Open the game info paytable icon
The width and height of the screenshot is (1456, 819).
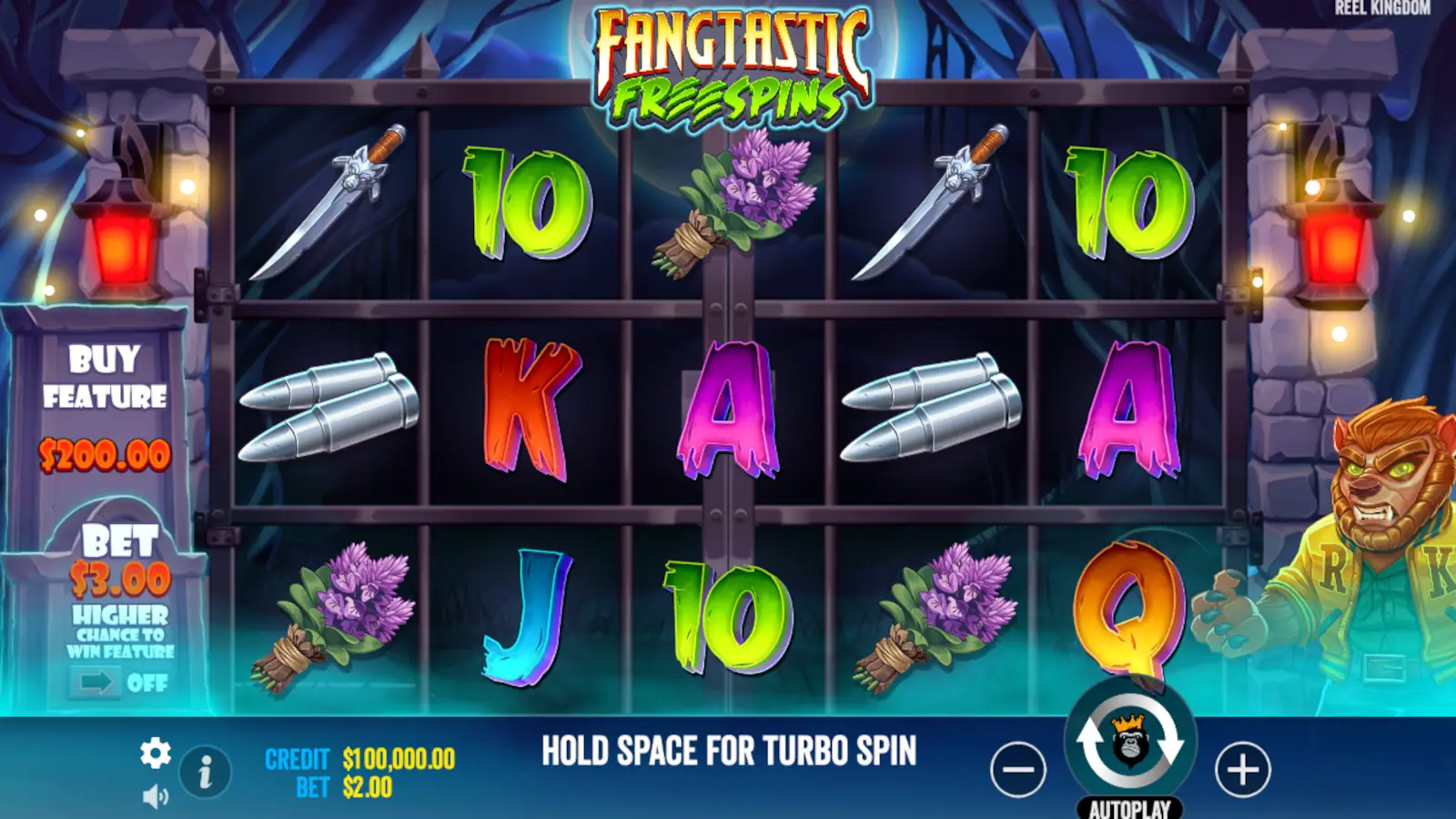[203, 770]
